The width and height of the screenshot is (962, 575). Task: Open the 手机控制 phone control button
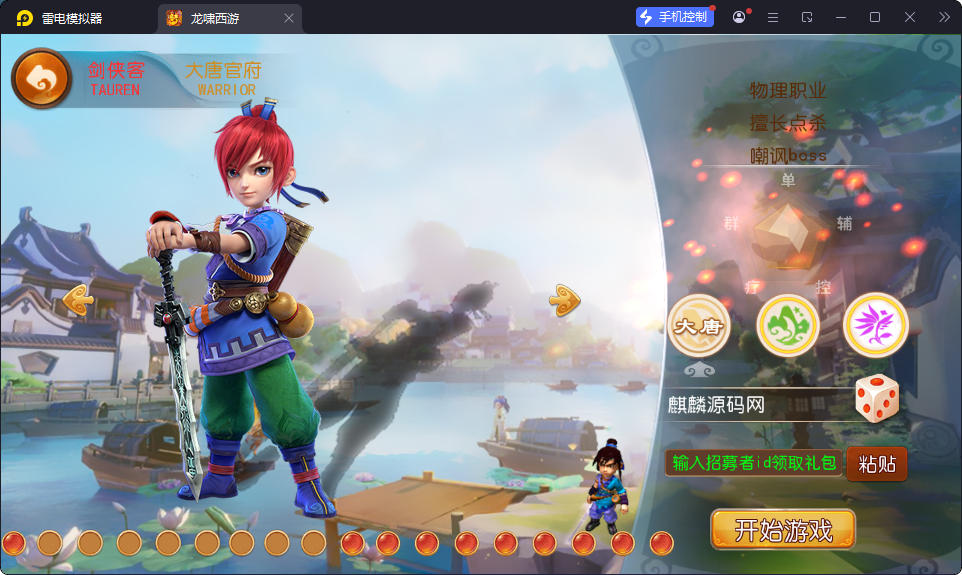tap(675, 17)
